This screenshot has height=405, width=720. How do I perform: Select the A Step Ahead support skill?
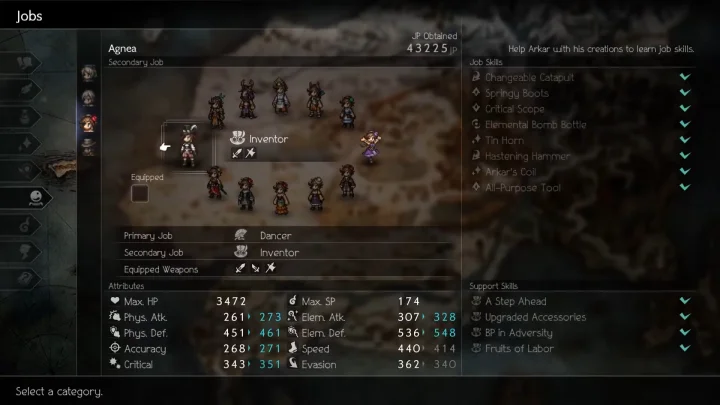pos(516,301)
